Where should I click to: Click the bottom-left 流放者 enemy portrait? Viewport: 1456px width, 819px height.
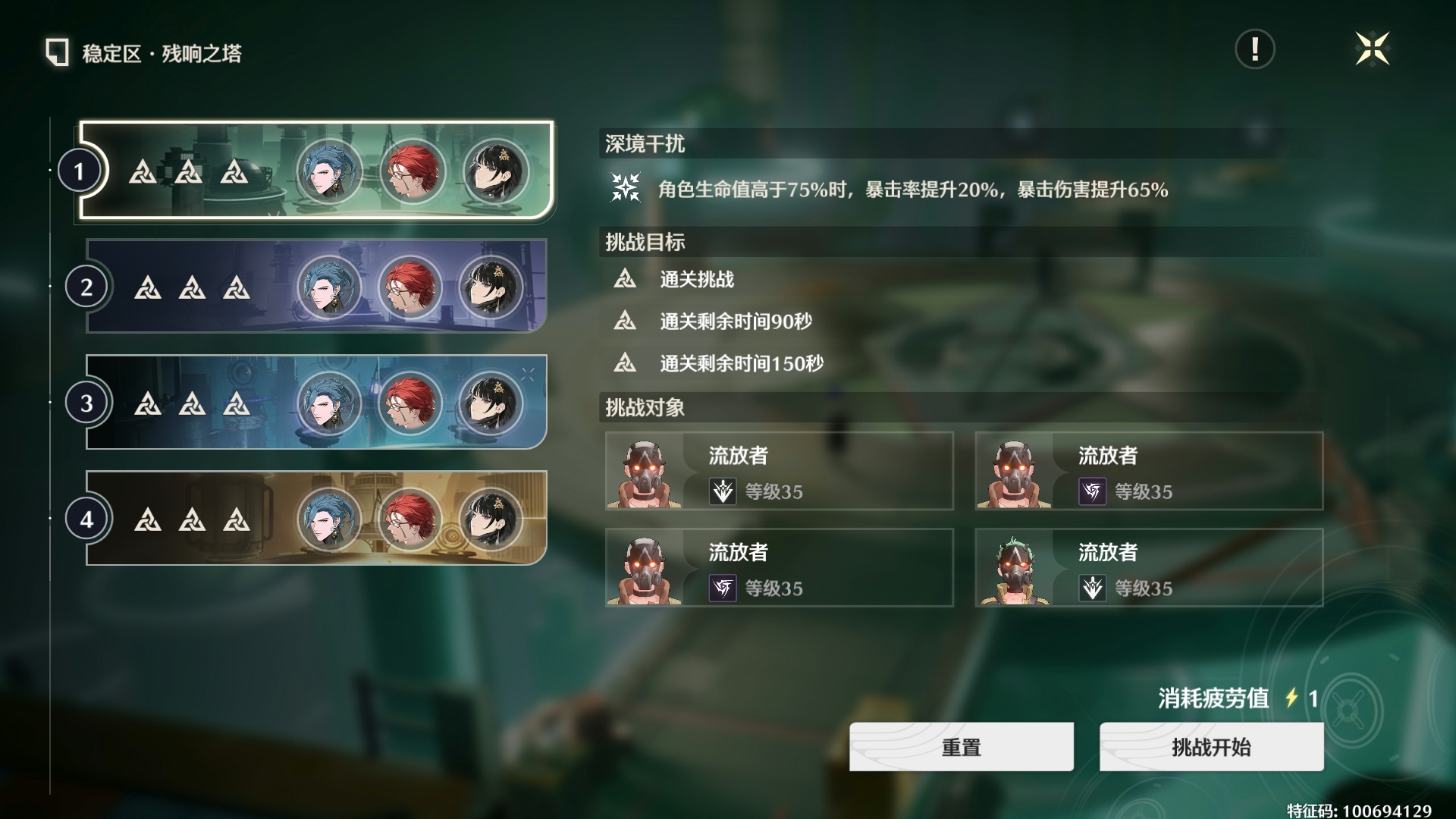pos(646,567)
